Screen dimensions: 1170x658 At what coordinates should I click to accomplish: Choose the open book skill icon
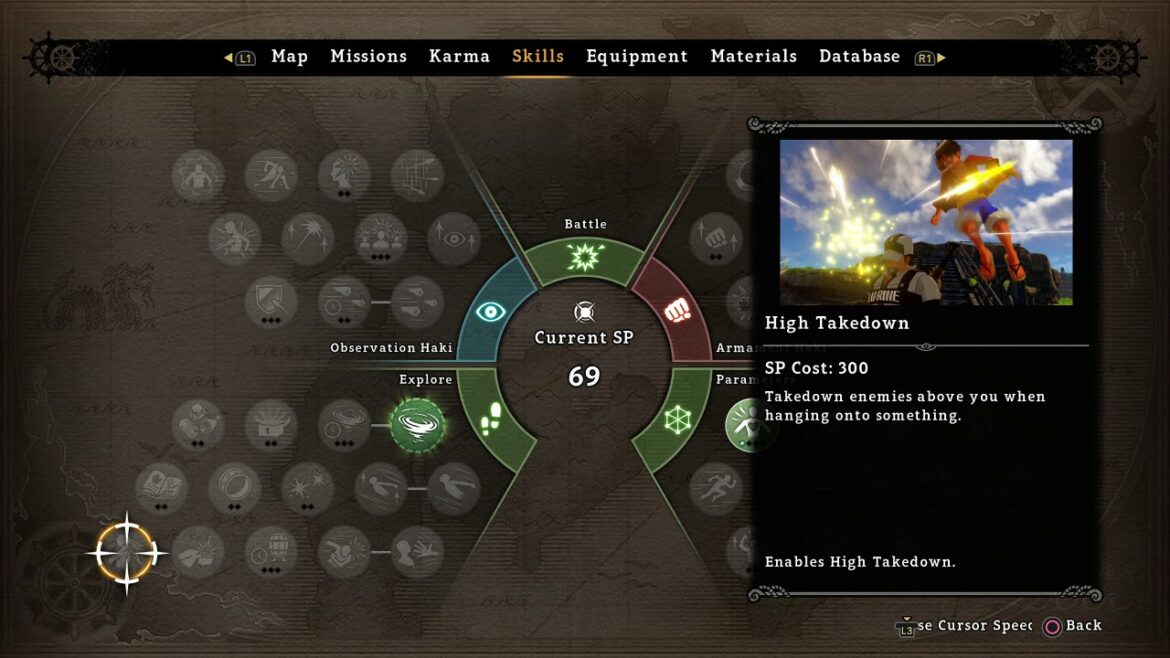point(161,488)
